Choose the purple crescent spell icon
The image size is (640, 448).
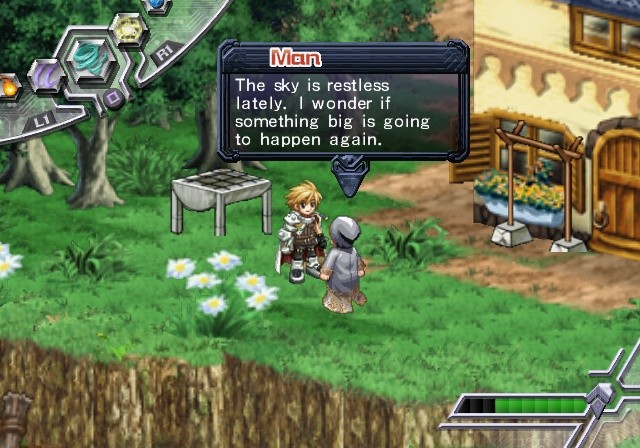(x=45, y=76)
